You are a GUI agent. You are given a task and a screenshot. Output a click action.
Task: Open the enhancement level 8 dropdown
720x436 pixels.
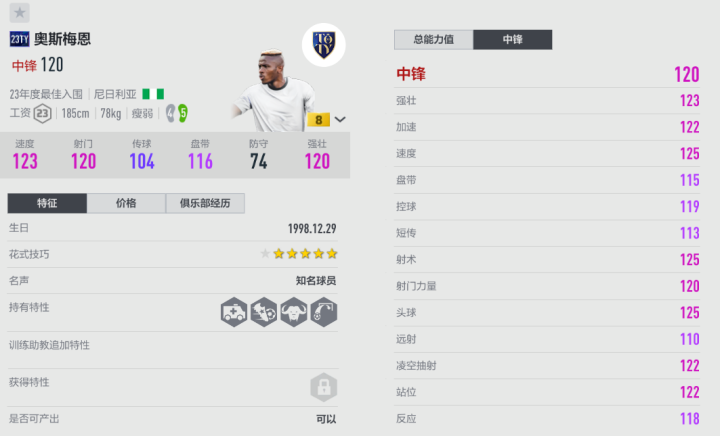[340, 119]
